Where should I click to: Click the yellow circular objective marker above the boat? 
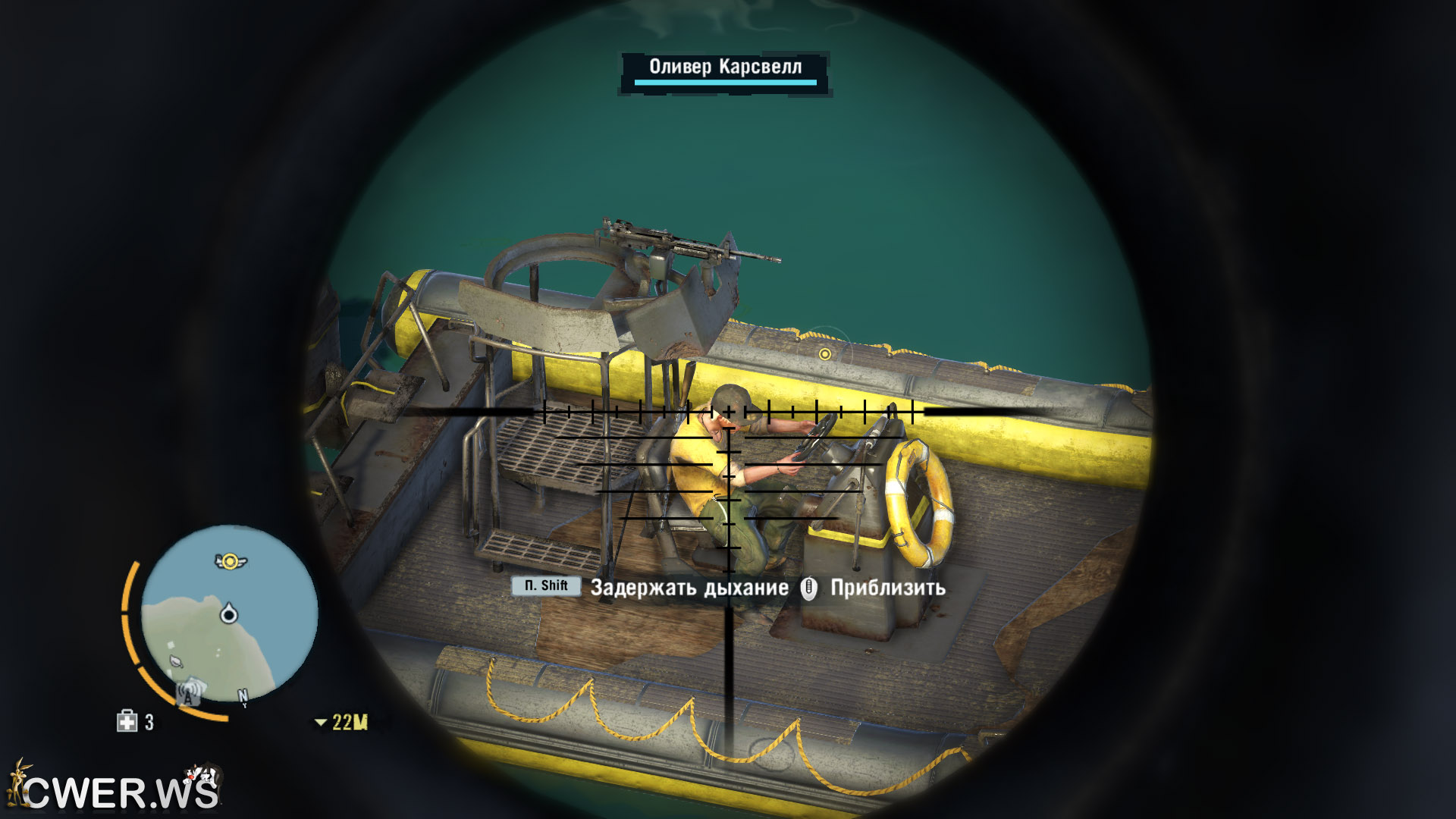click(x=825, y=354)
